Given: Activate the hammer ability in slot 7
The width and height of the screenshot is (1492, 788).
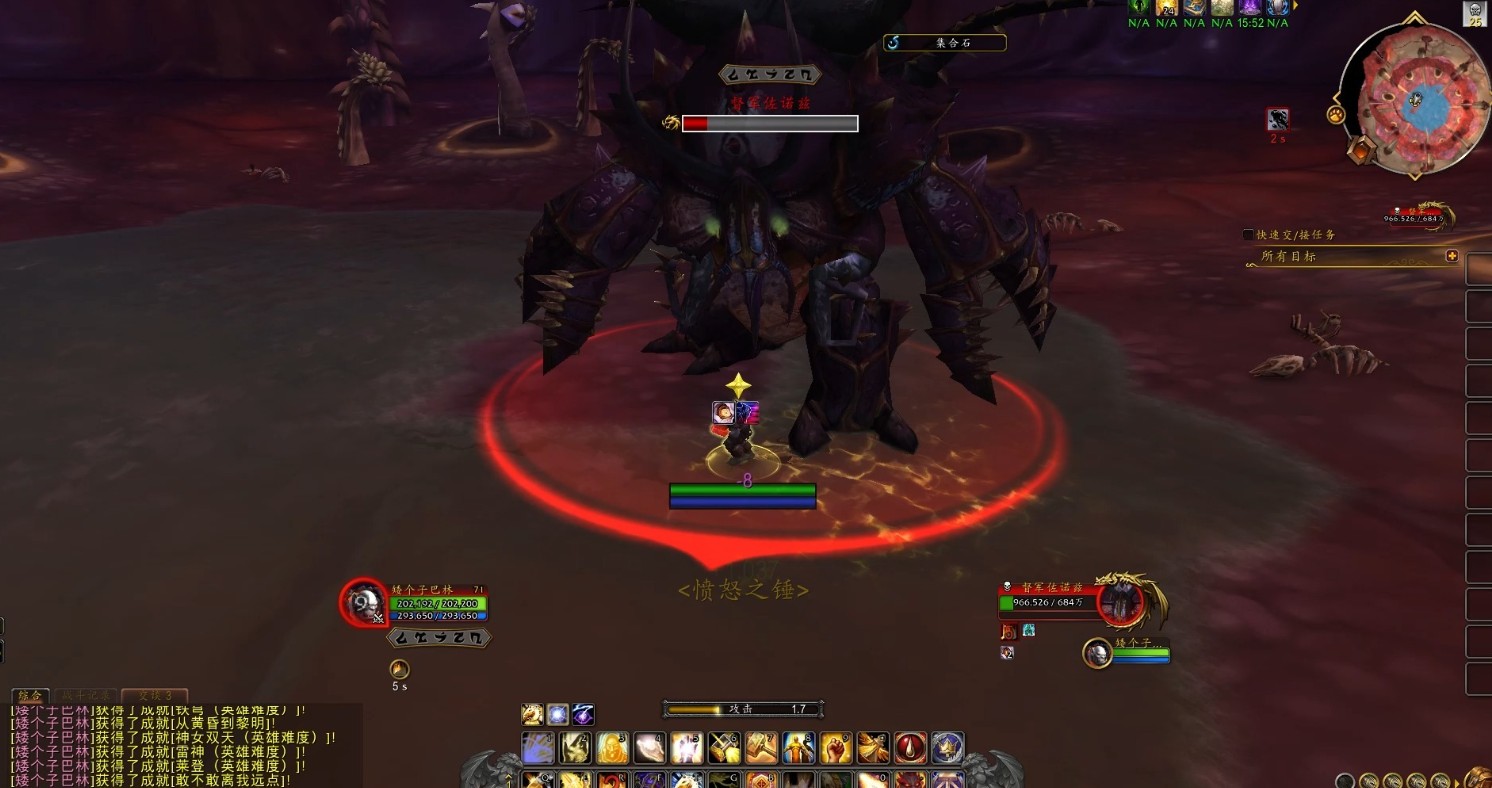Looking at the screenshot, I should point(761,748).
